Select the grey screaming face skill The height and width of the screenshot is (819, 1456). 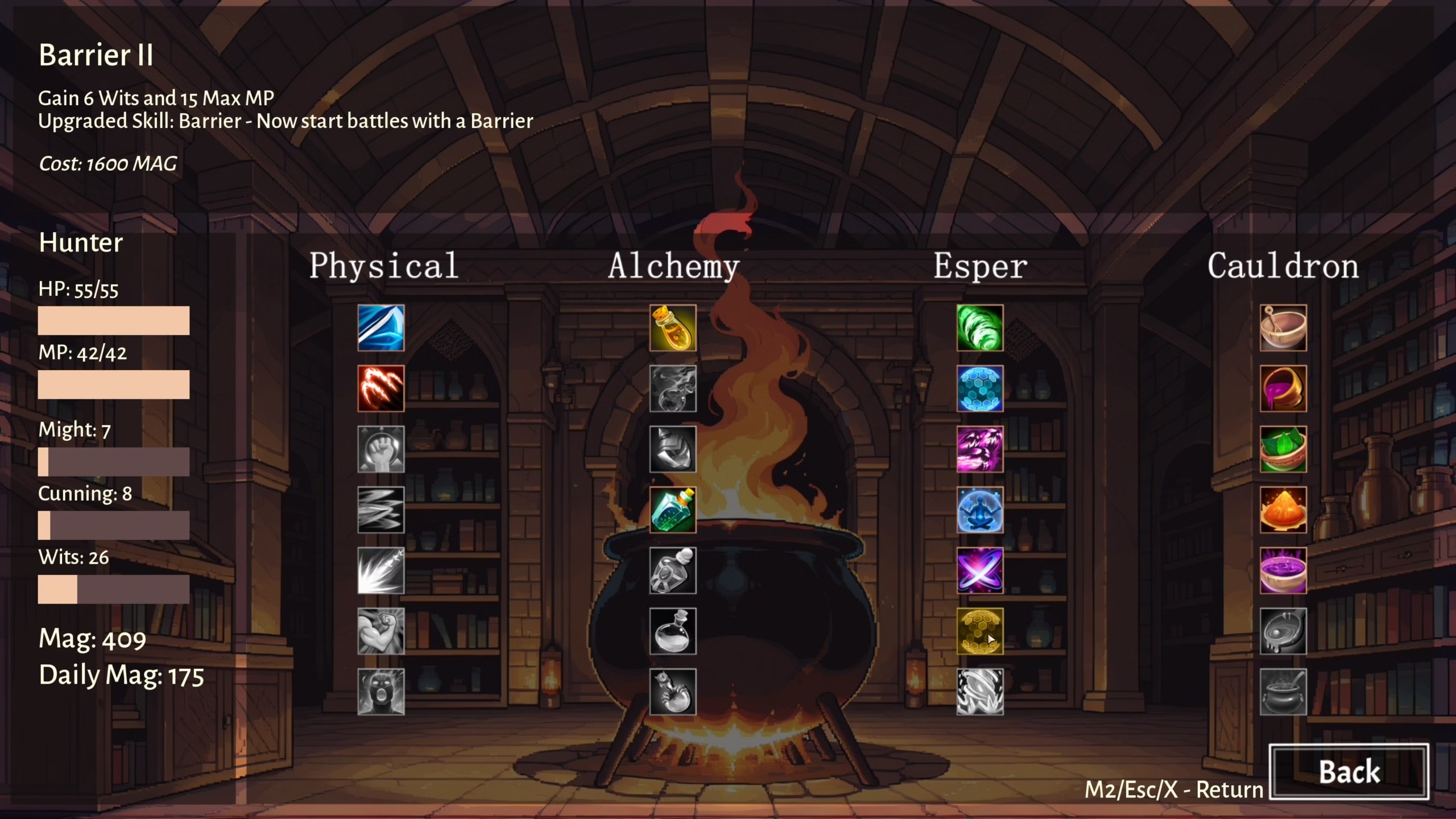(x=380, y=692)
